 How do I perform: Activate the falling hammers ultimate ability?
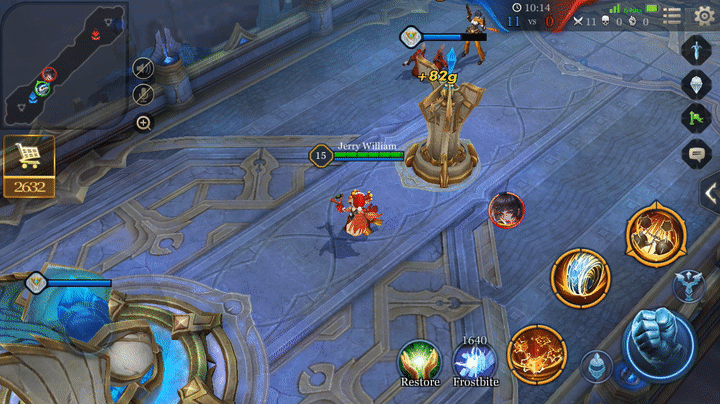tap(655, 235)
